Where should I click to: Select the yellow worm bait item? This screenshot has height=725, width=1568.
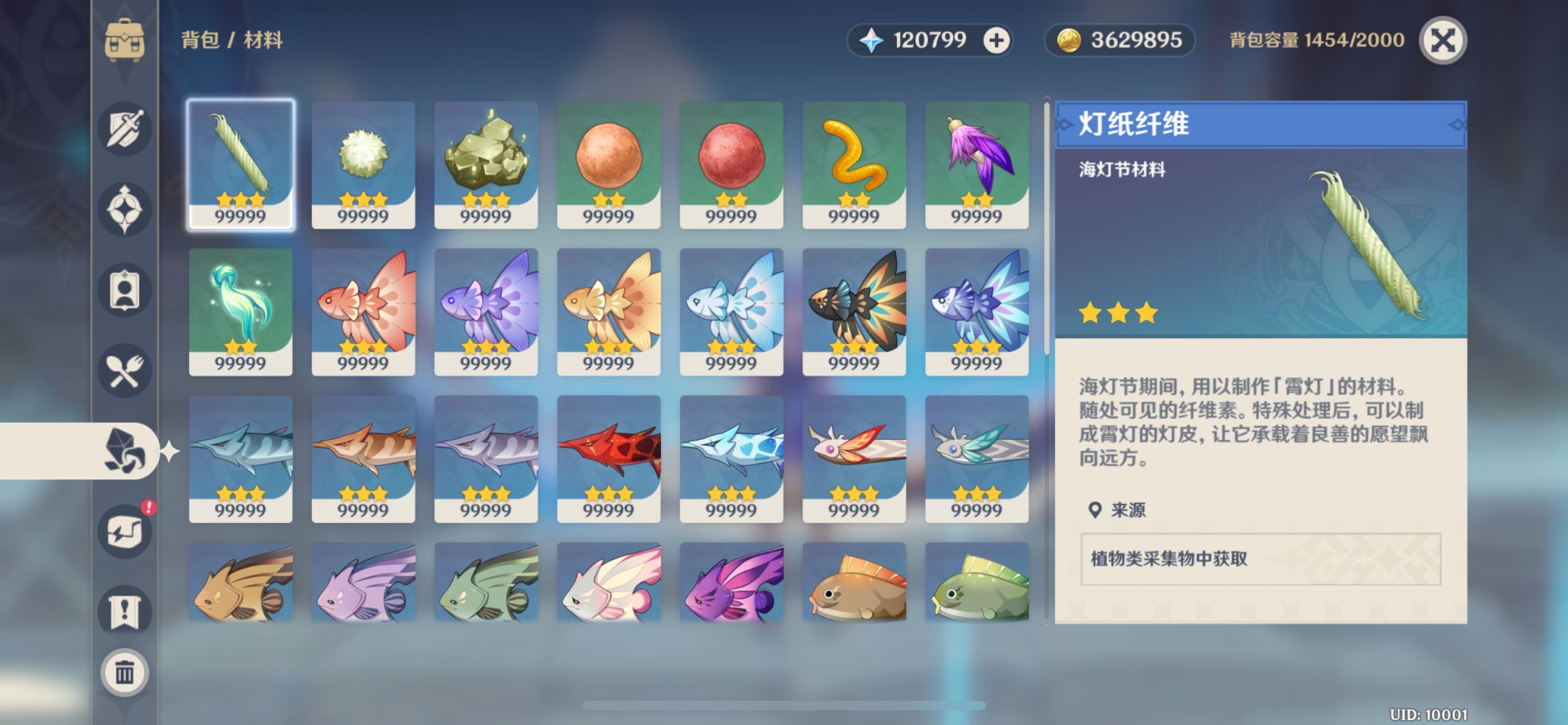coord(854,165)
